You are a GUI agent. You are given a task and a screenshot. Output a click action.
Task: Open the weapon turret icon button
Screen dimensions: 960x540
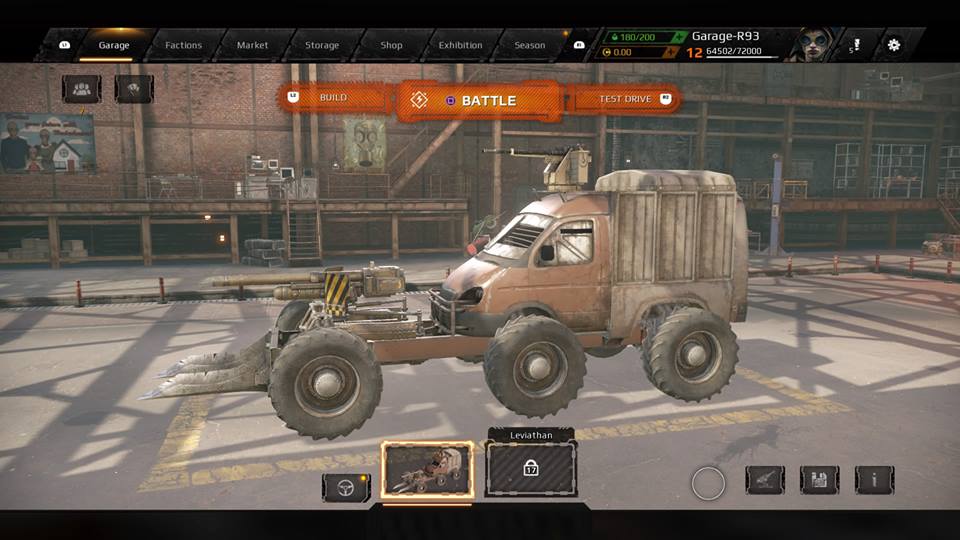point(765,480)
